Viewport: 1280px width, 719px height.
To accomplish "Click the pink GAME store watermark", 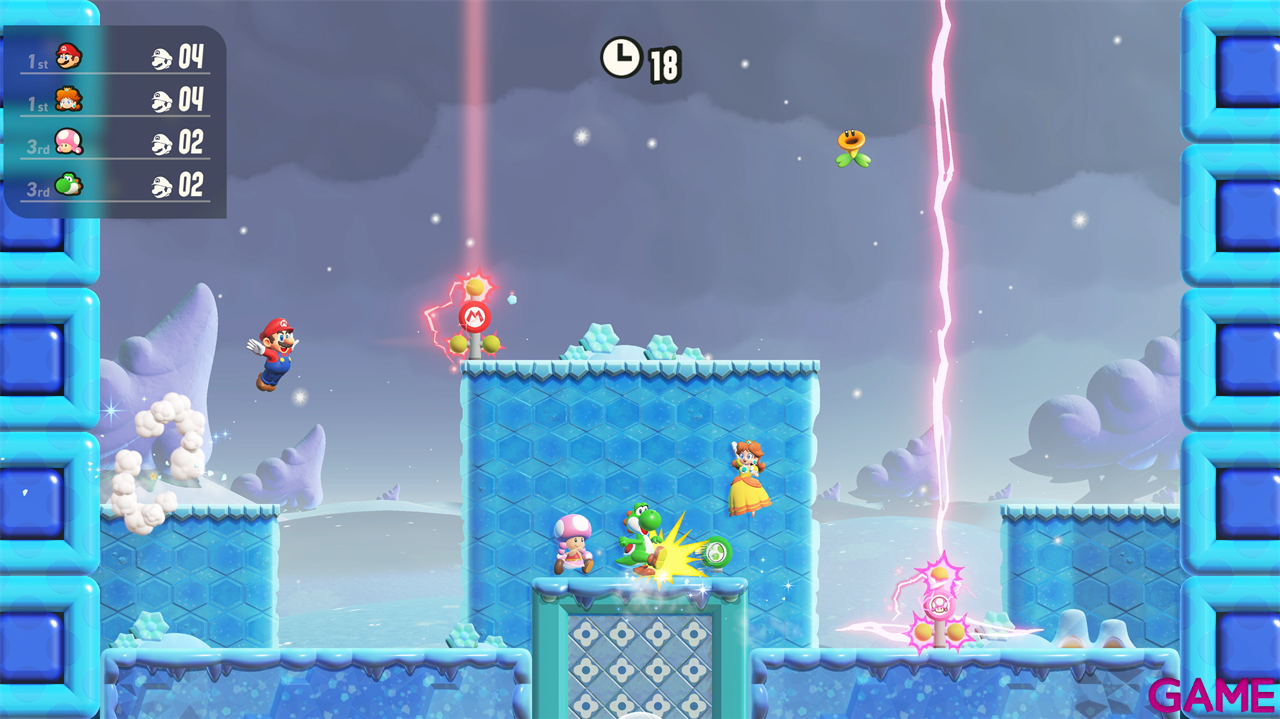I will [1212, 695].
